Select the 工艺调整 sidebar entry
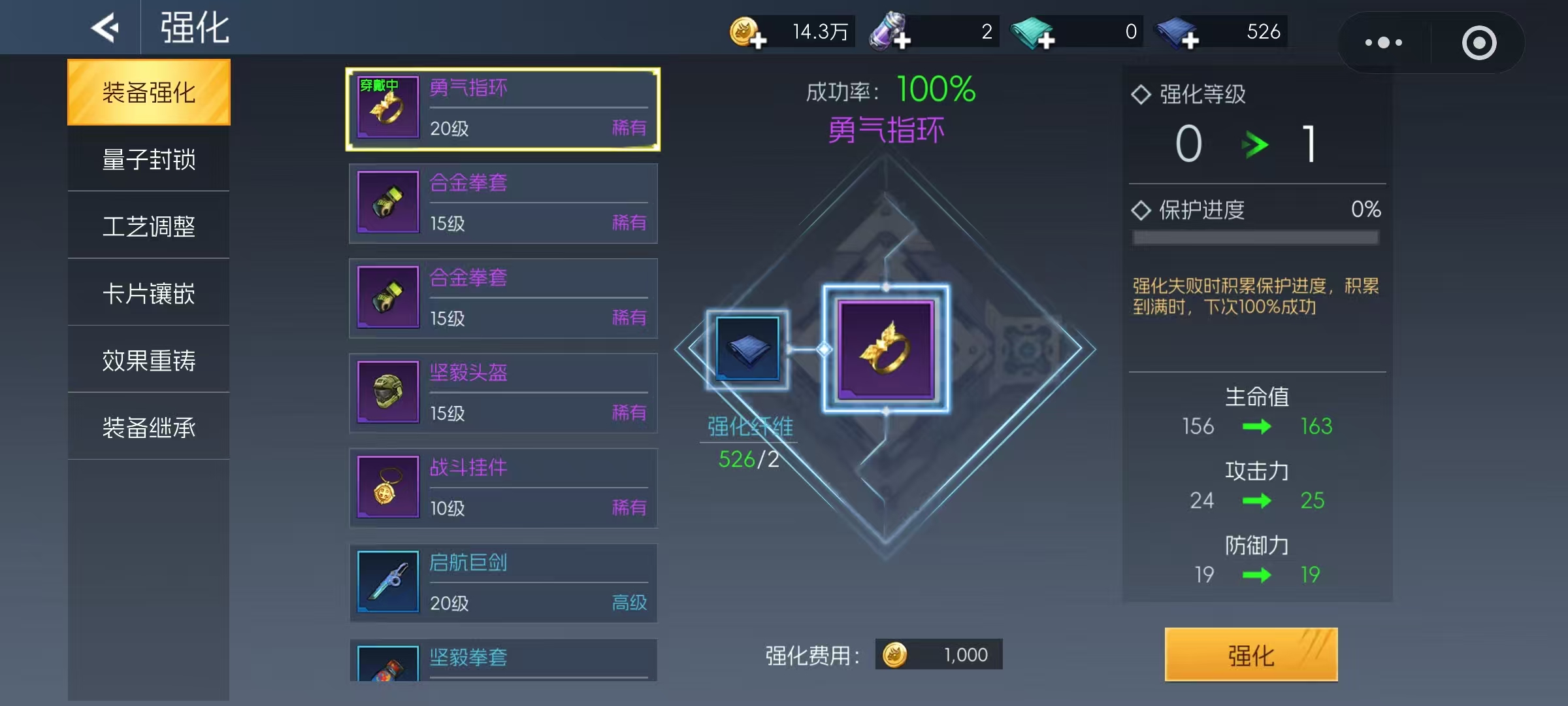The image size is (1568, 706). (148, 226)
